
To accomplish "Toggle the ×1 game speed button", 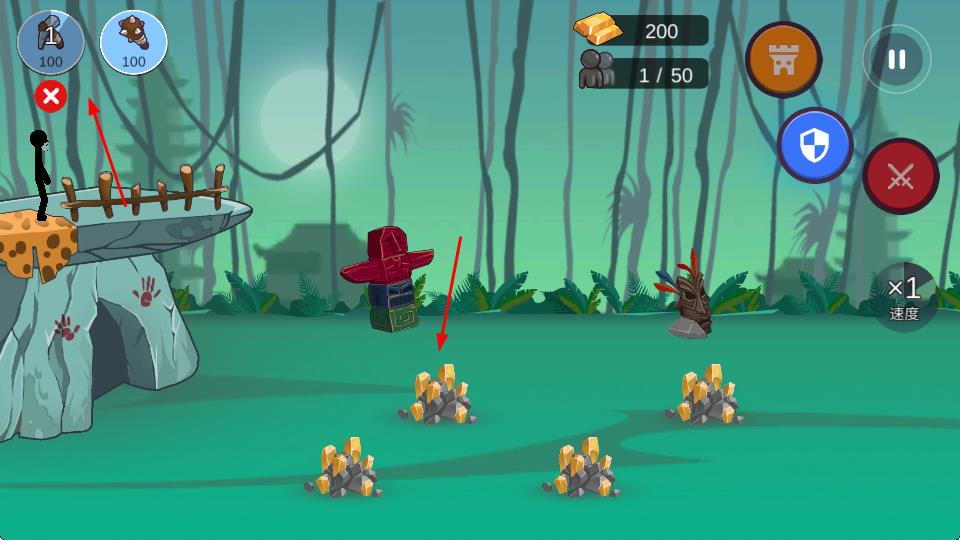I will [904, 296].
